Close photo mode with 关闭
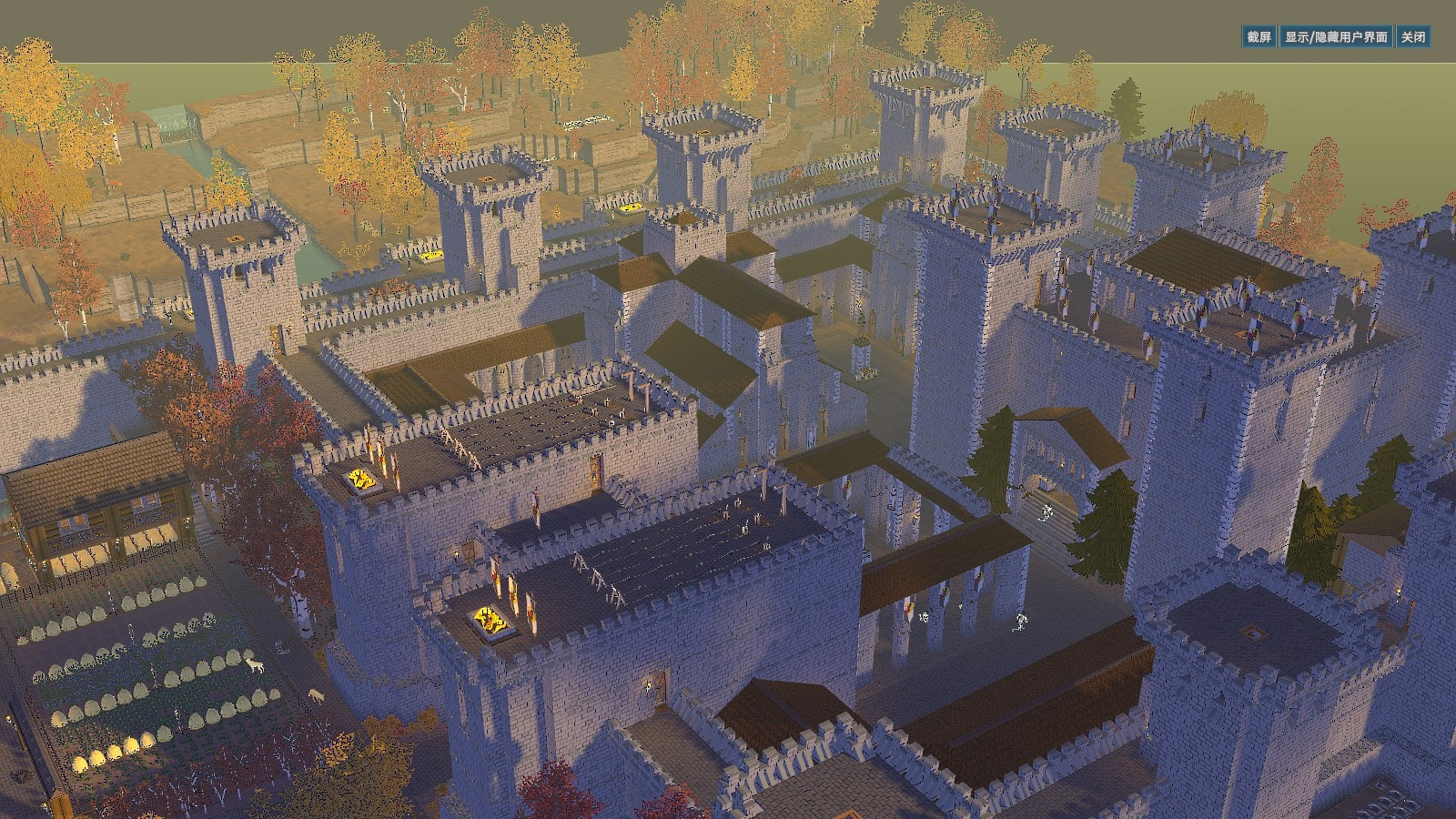The height and width of the screenshot is (819, 1456). [1413, 37]
